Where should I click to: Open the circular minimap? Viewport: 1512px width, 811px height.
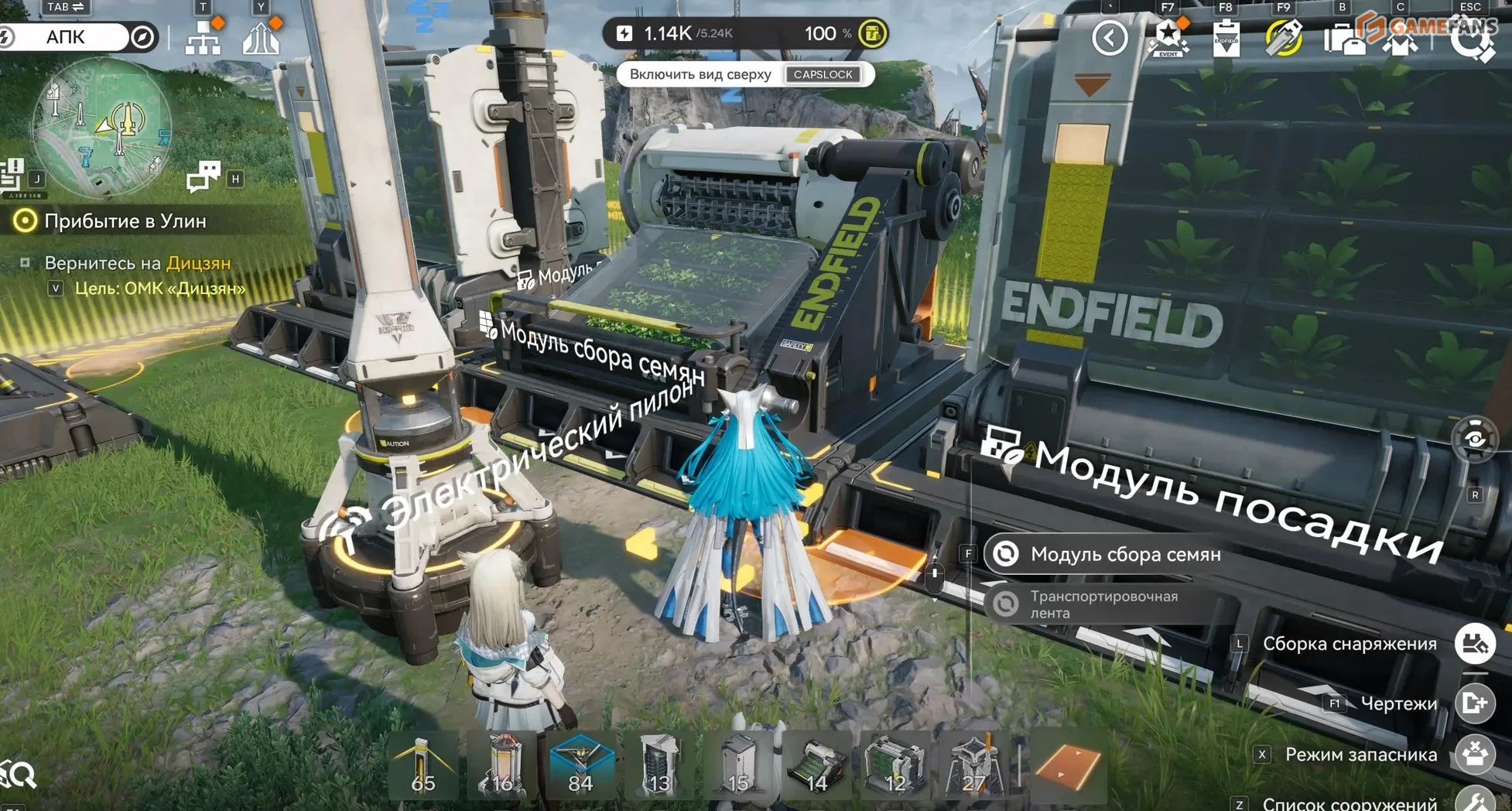[x=101, y=128]
